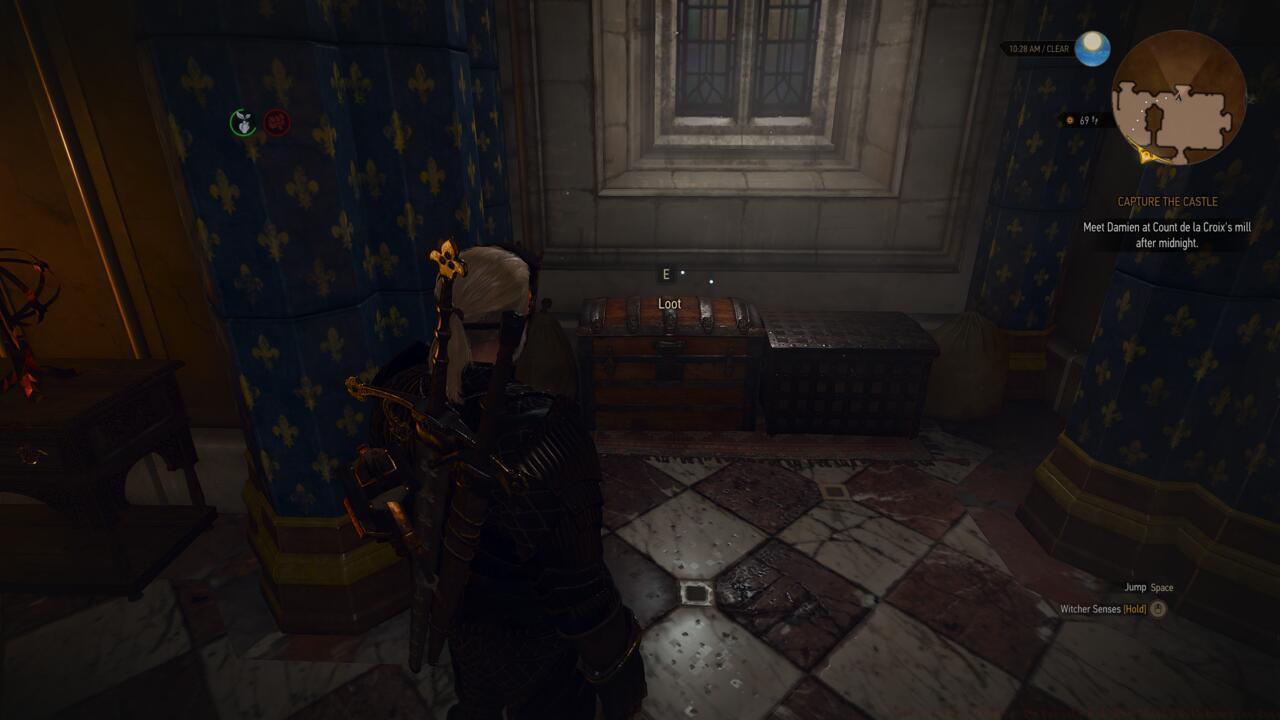Click the white tracking dots above the Loot prompt
Image resolution: width=1280 pixels, height=720 pixels.
(697, 277)
